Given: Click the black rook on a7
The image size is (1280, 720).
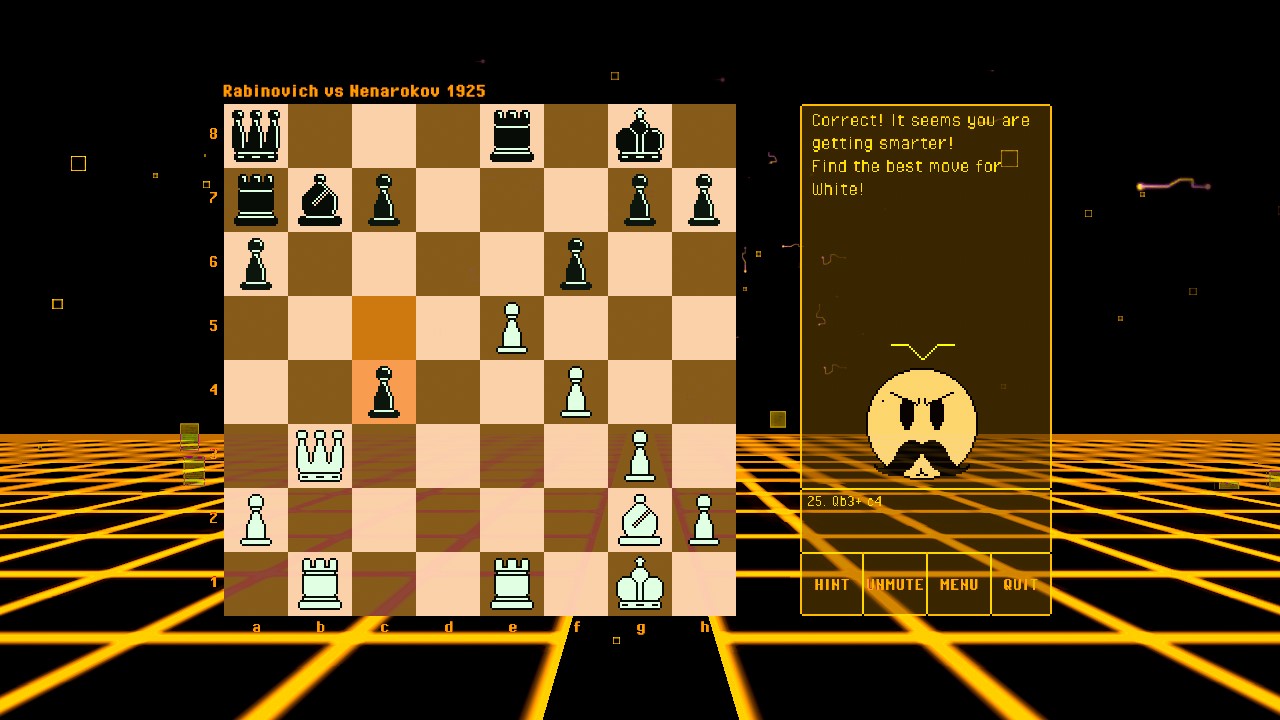Looking at the screenshot, I should click(256, 200).
